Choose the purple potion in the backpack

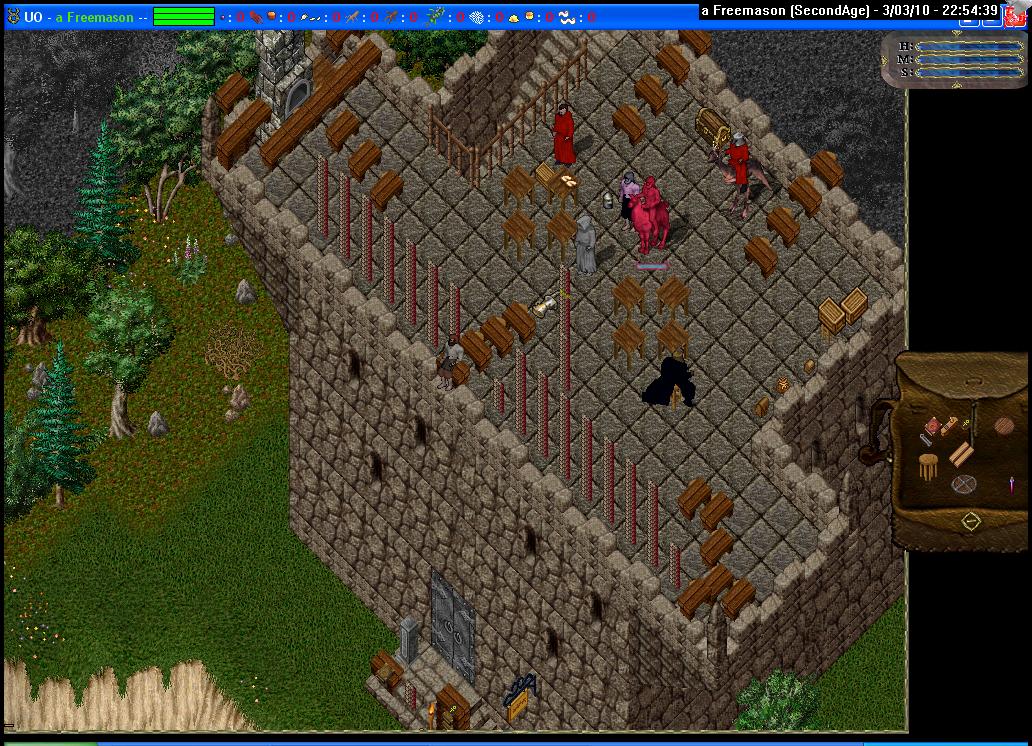tap(1011, 485)
